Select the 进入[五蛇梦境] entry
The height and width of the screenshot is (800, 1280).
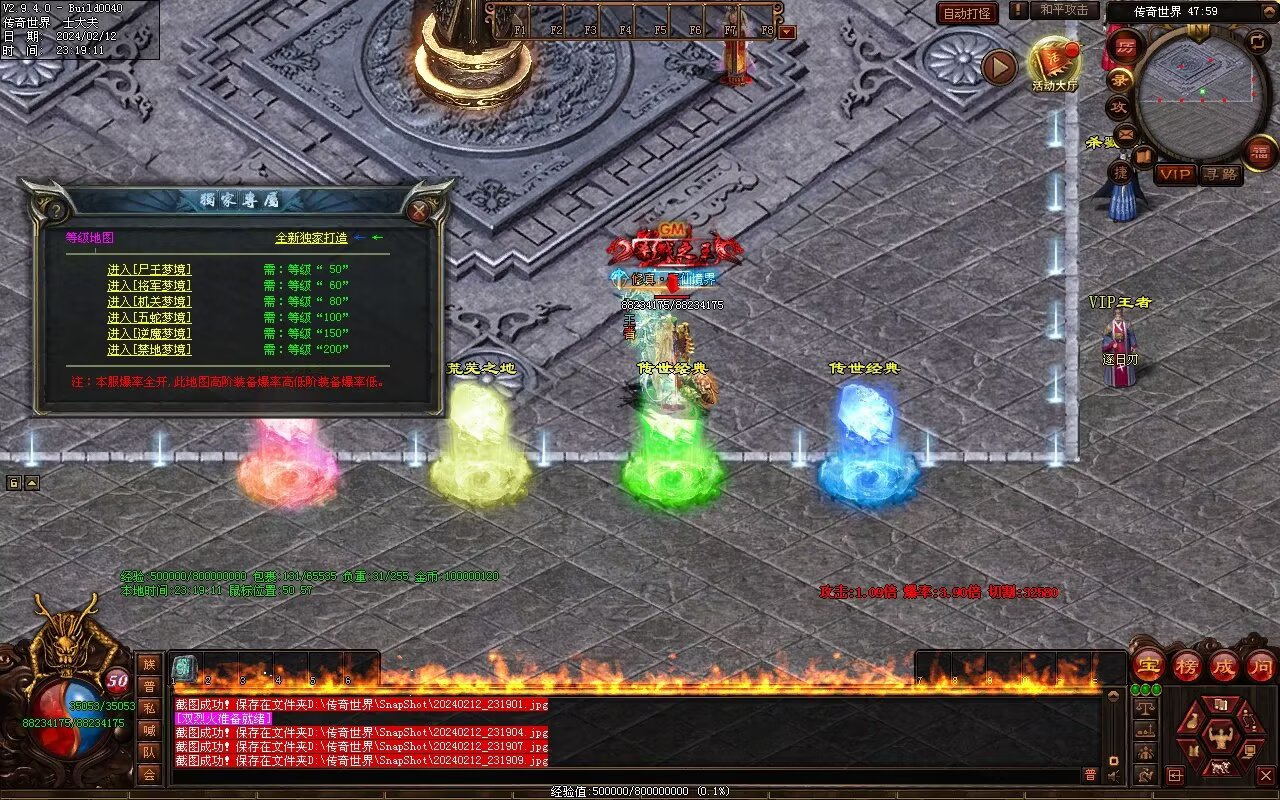[149, 318]
